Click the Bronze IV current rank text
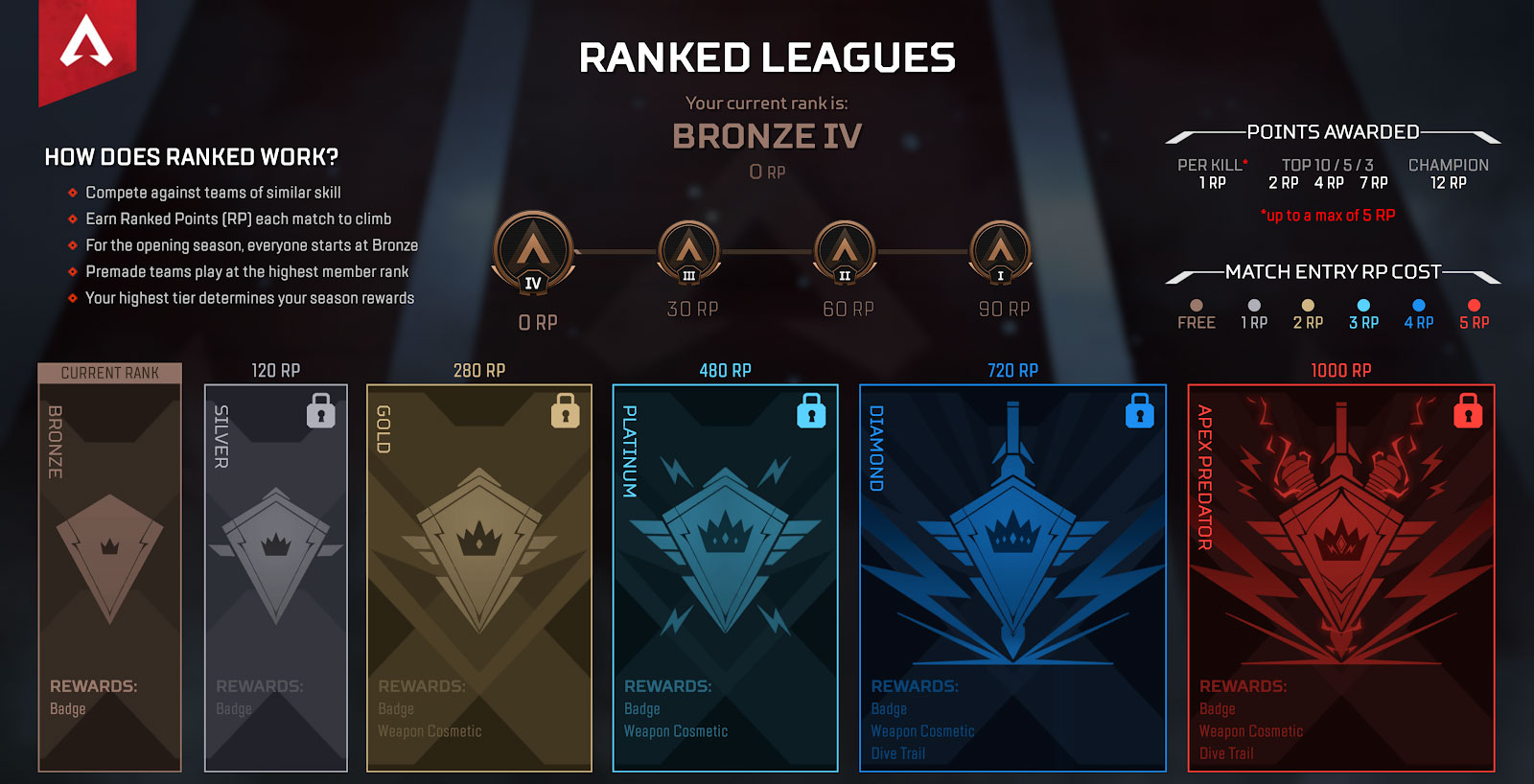 (767, 136)
